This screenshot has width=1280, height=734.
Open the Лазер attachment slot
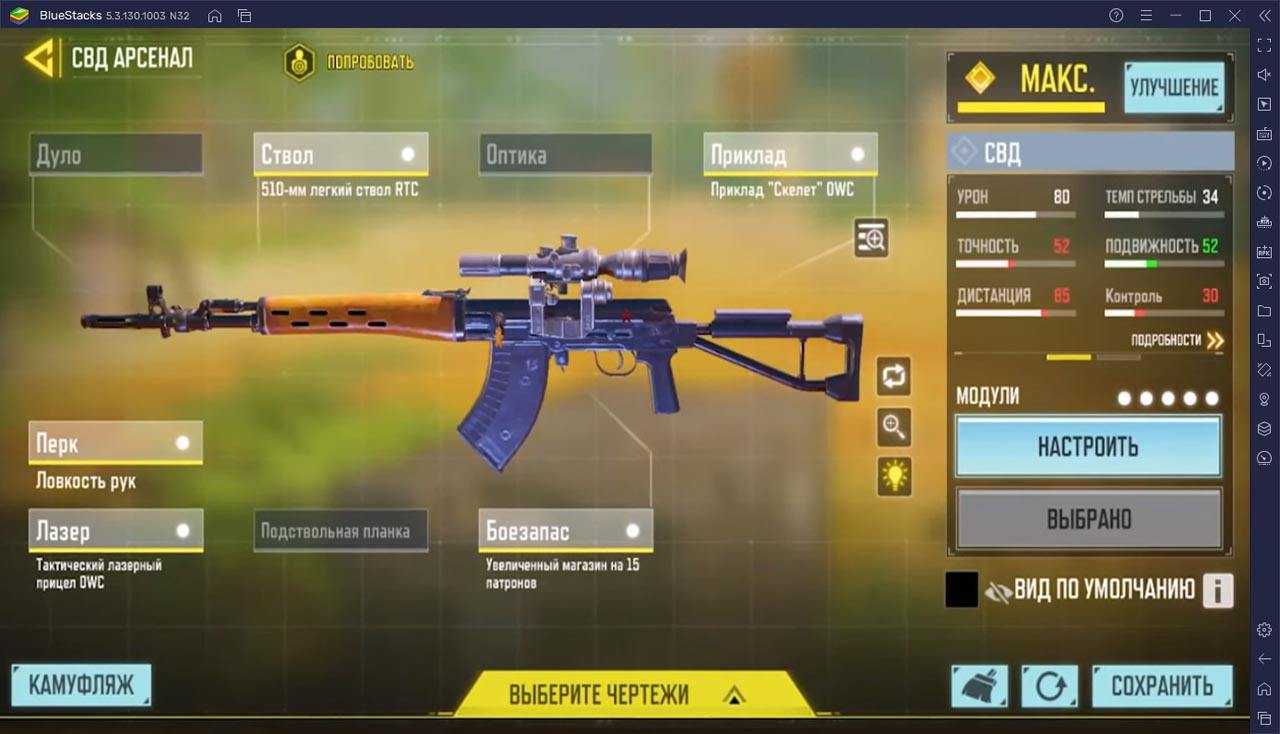tap(116, 531)
